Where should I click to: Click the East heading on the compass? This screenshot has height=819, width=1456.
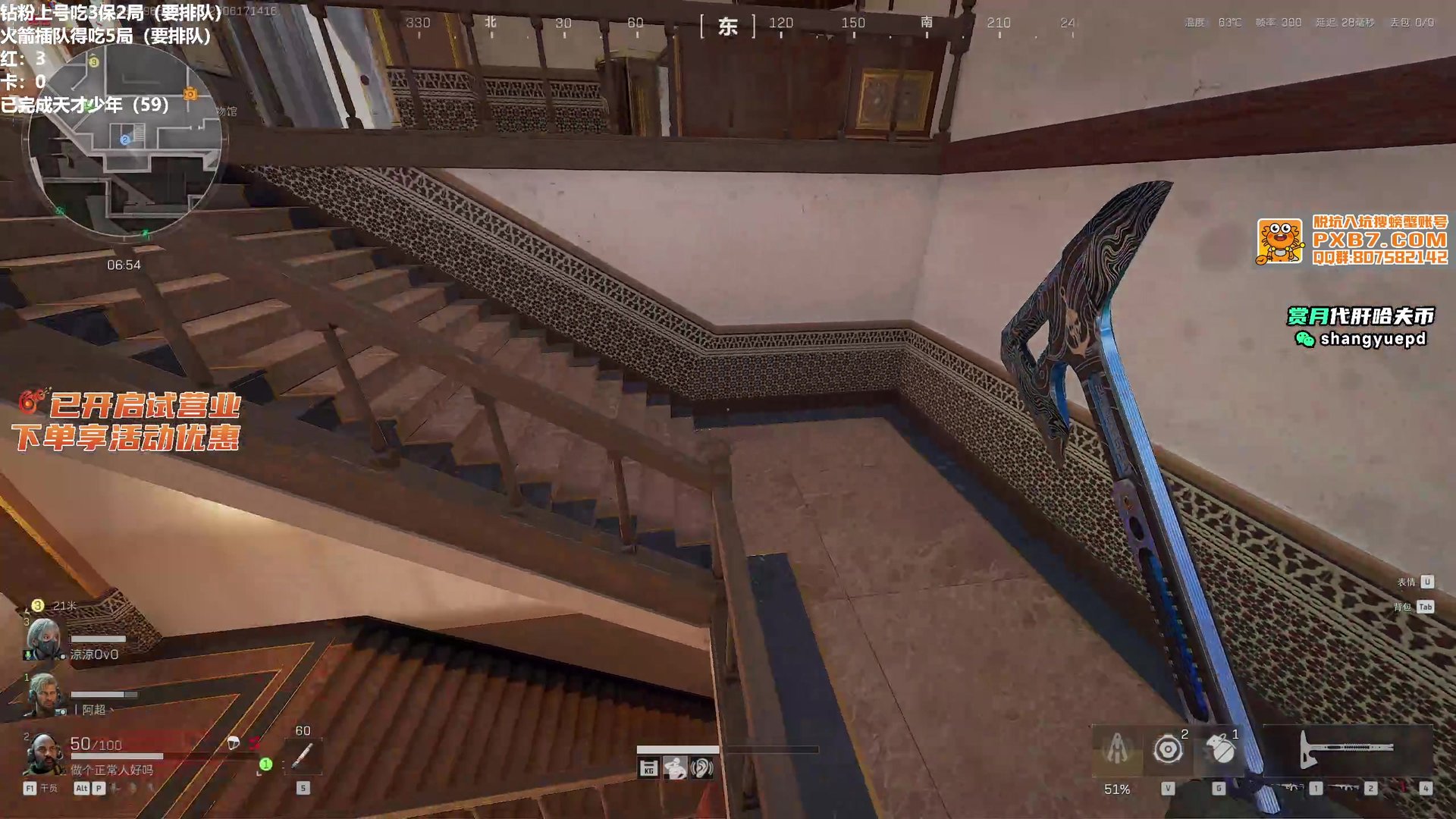coord(728,27)
